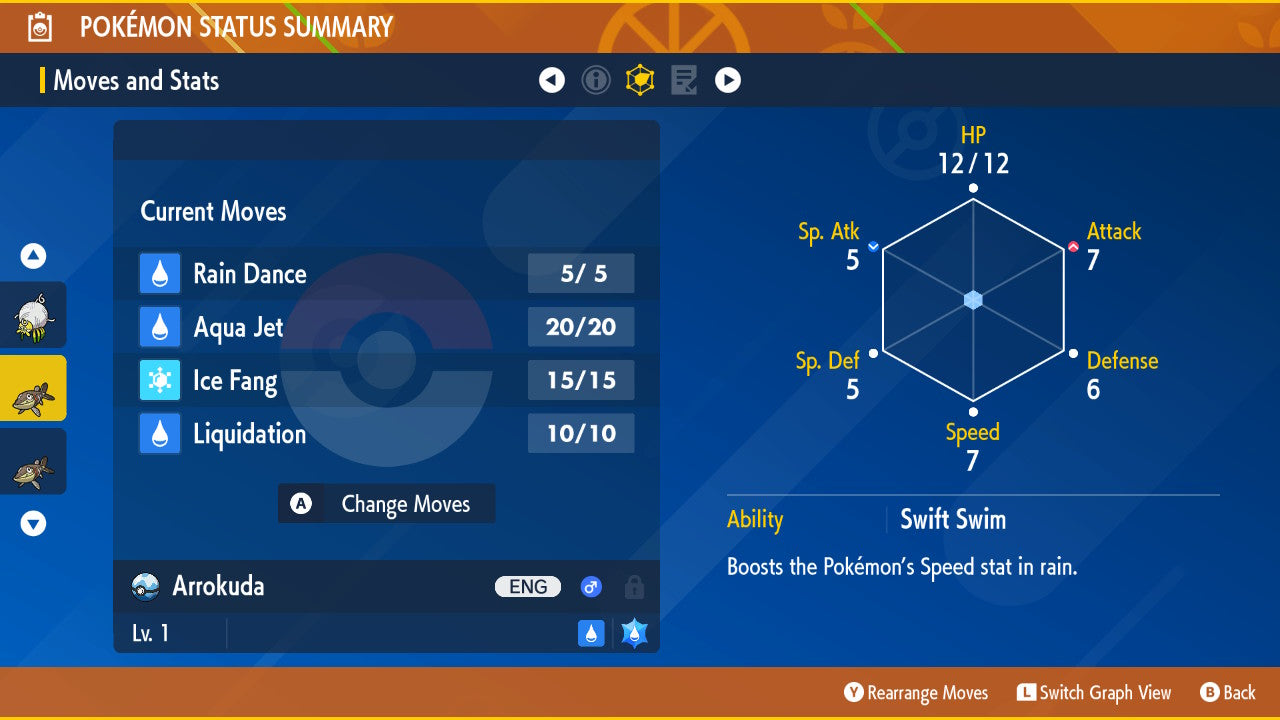Show the next Pokémon with down arrow
Image resolution: width=1280 pixels, height=720 pixels.
pos(34,523)
